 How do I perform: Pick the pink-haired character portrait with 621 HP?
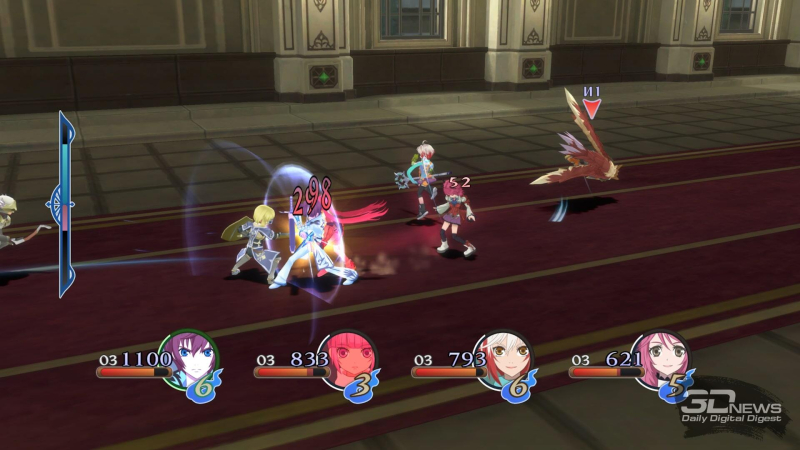pos(660,360)
